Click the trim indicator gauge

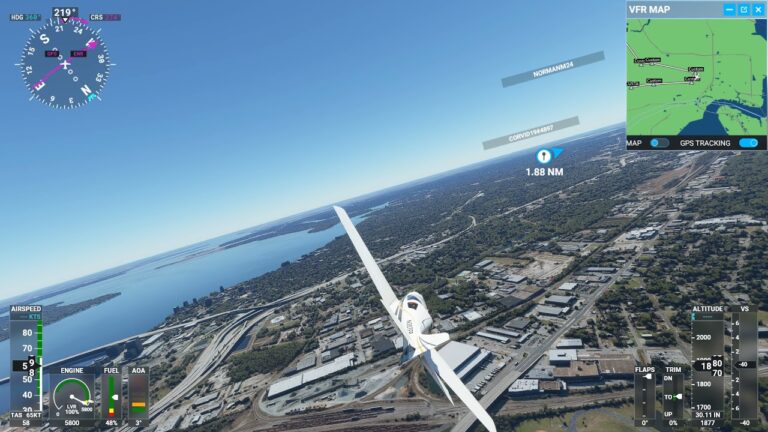pos(673,395)
